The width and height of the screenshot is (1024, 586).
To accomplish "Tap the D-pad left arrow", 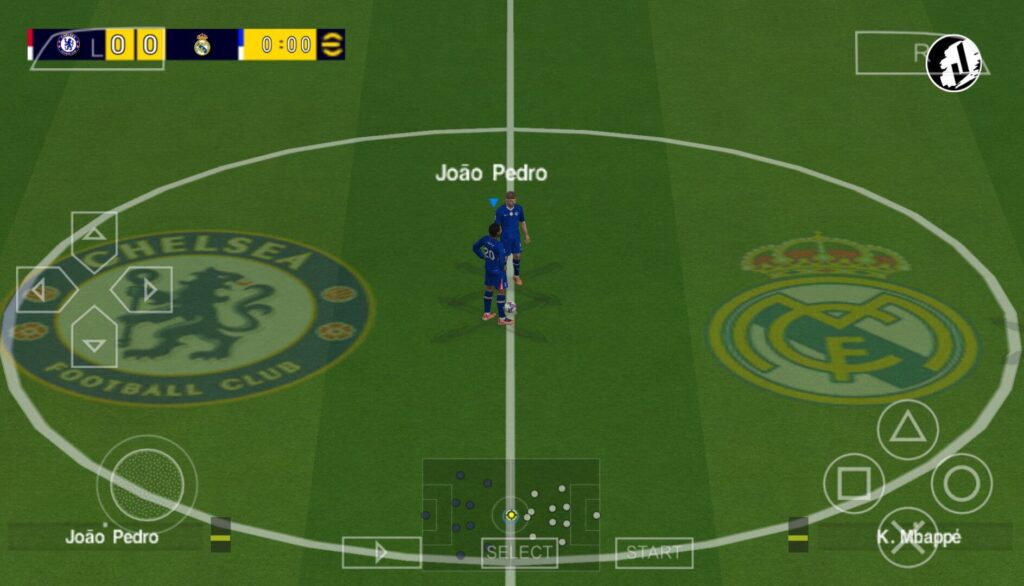I will point(42,290).
